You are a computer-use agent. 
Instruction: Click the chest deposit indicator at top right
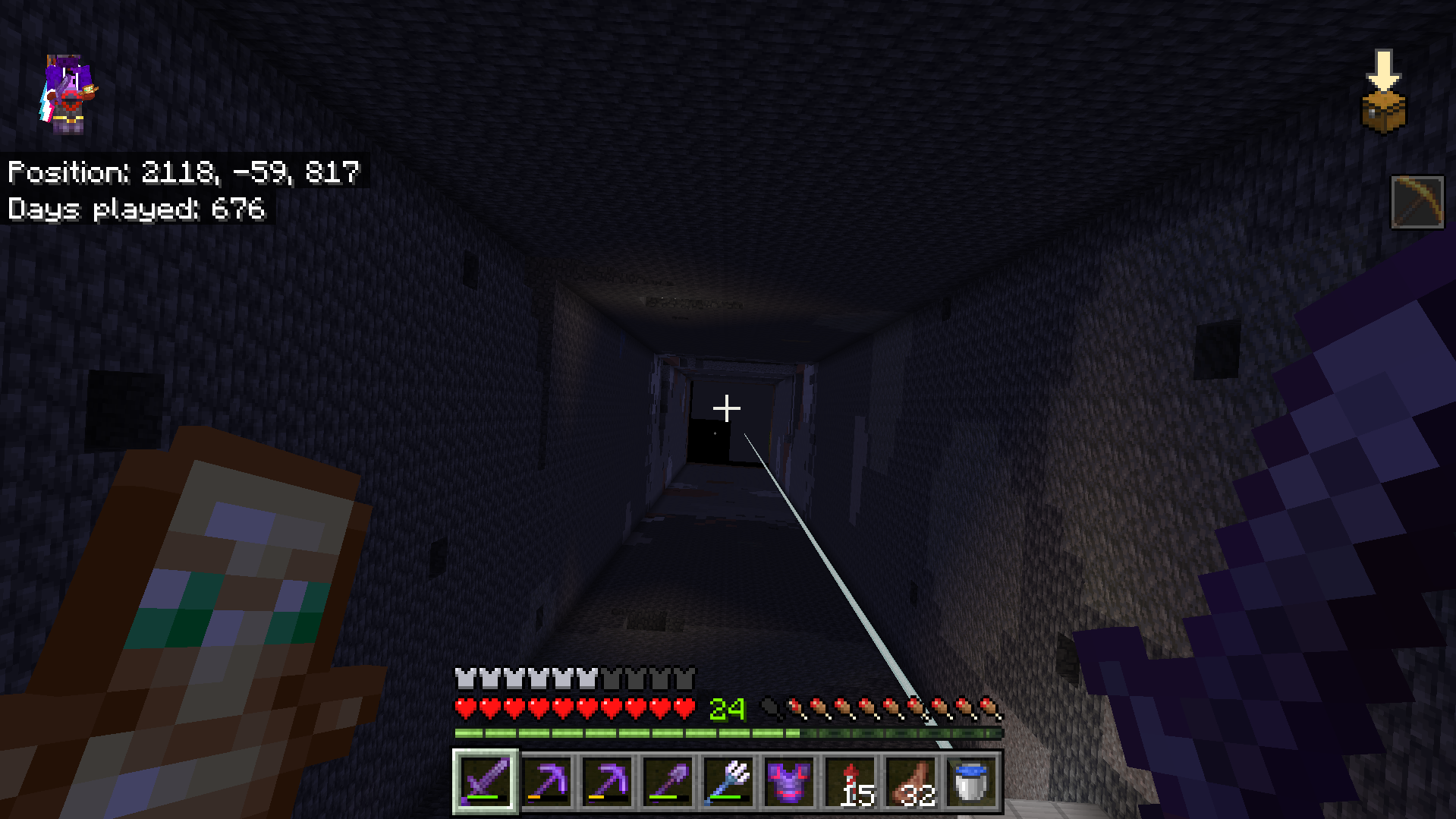[x=1384, y=91]
